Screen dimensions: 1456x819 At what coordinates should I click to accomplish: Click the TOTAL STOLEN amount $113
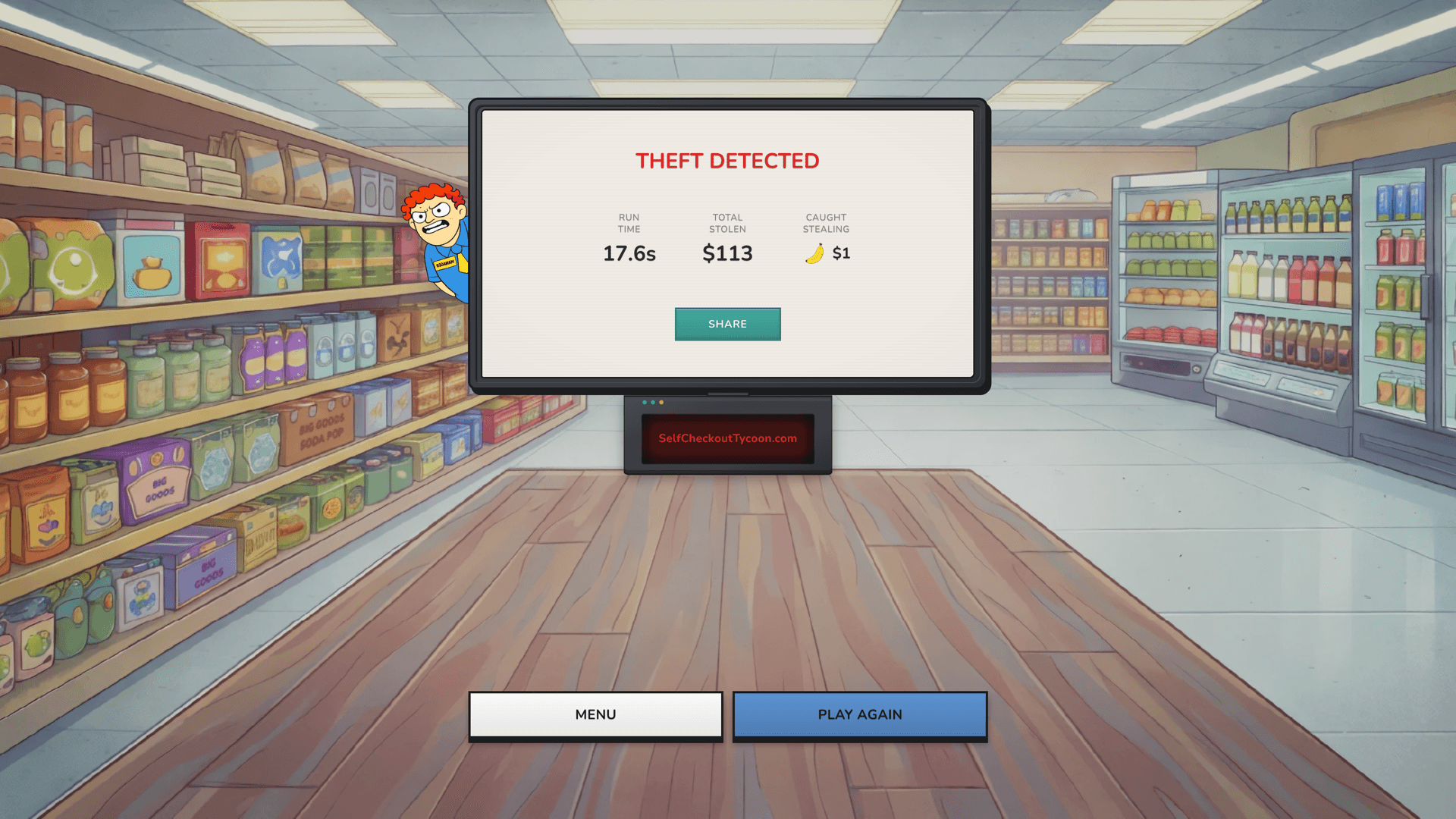click(726, 253)
